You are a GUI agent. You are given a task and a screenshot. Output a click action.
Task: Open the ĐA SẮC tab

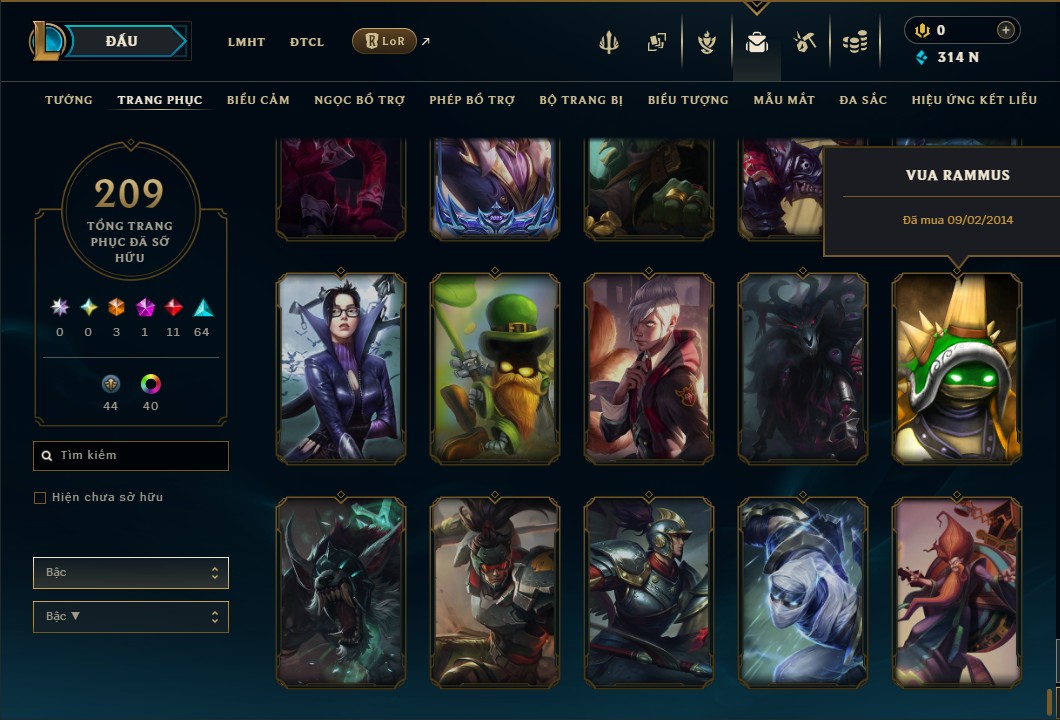[863, 100]
